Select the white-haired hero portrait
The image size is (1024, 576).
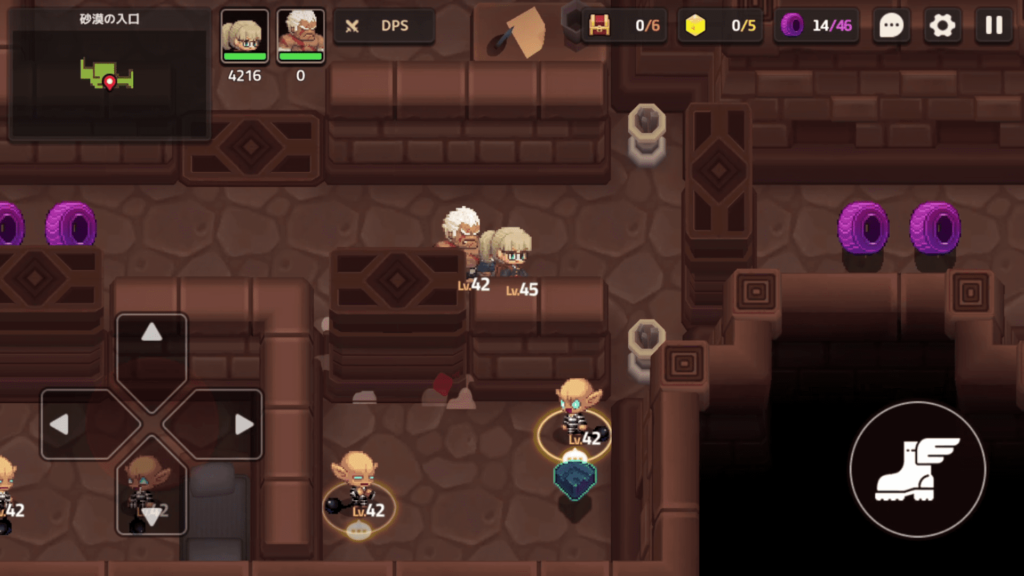[300, 38]
